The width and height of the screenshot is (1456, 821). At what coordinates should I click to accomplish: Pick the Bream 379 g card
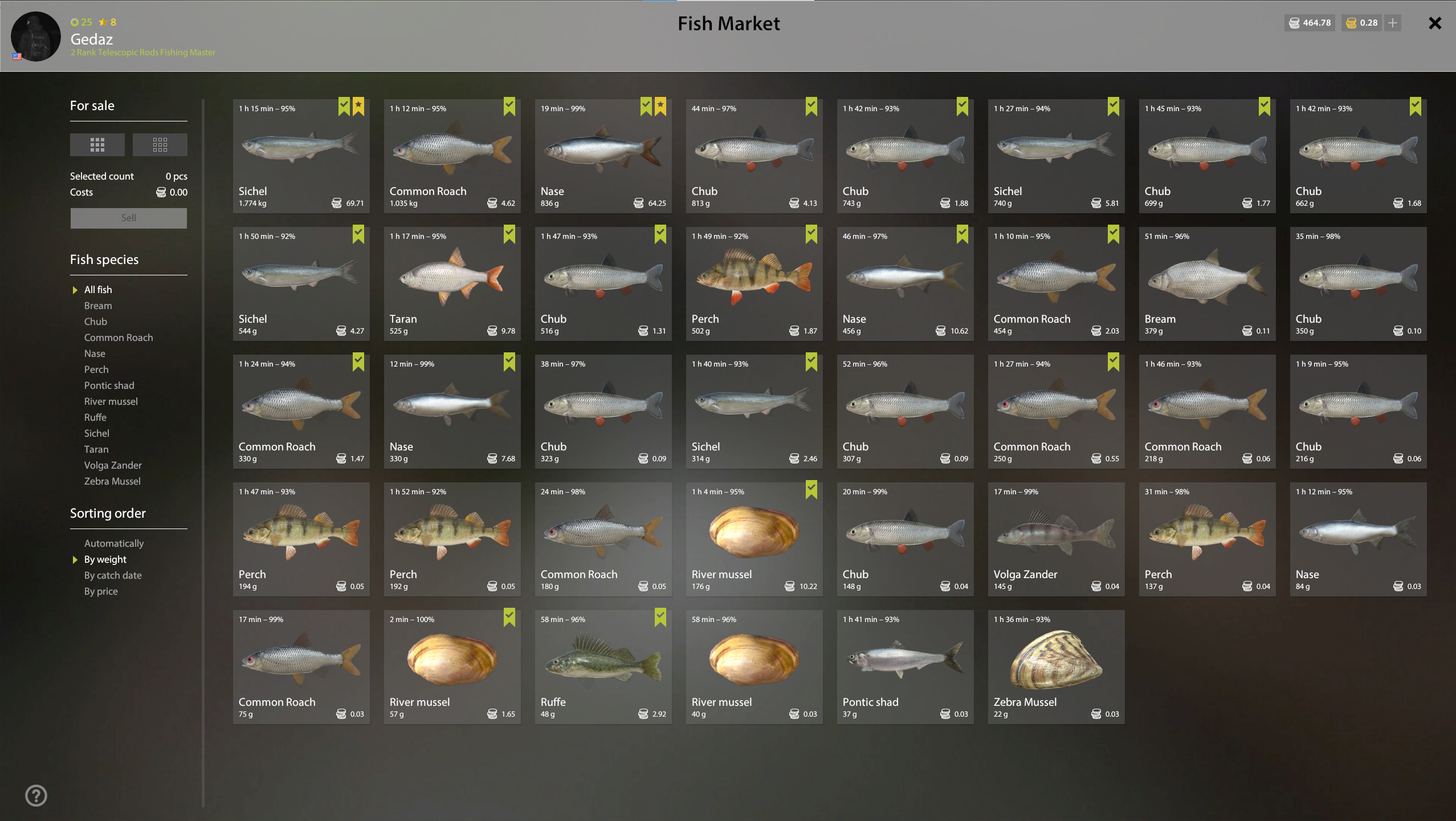click(x=1207, y=283)
